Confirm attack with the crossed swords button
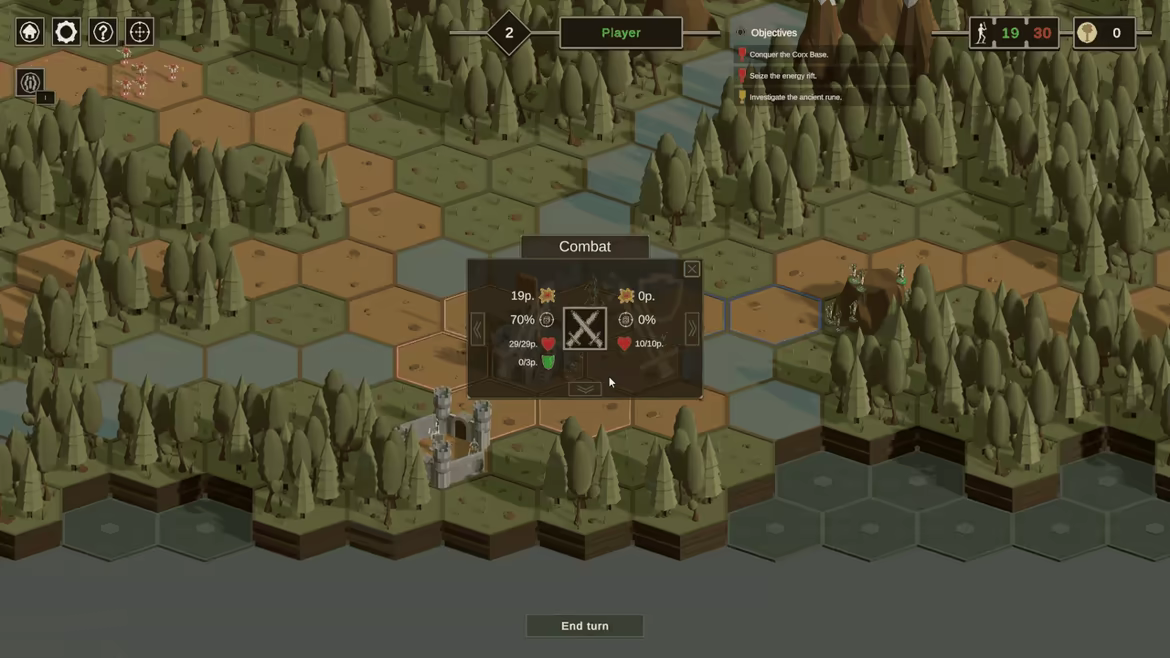Viewport: 1170px width, 658px height. coord(585,329)
